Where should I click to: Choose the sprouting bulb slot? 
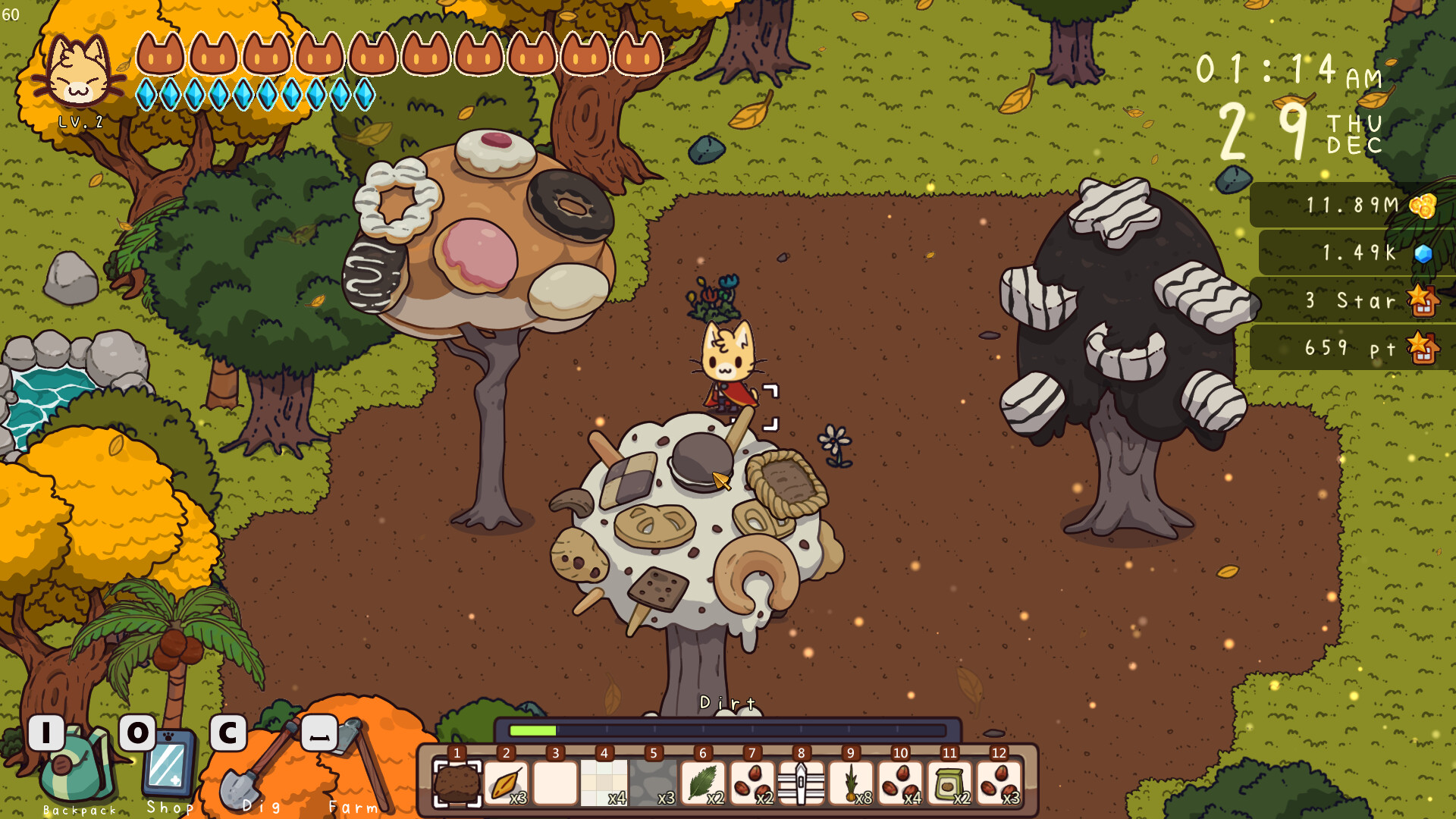tap(851, 783)
